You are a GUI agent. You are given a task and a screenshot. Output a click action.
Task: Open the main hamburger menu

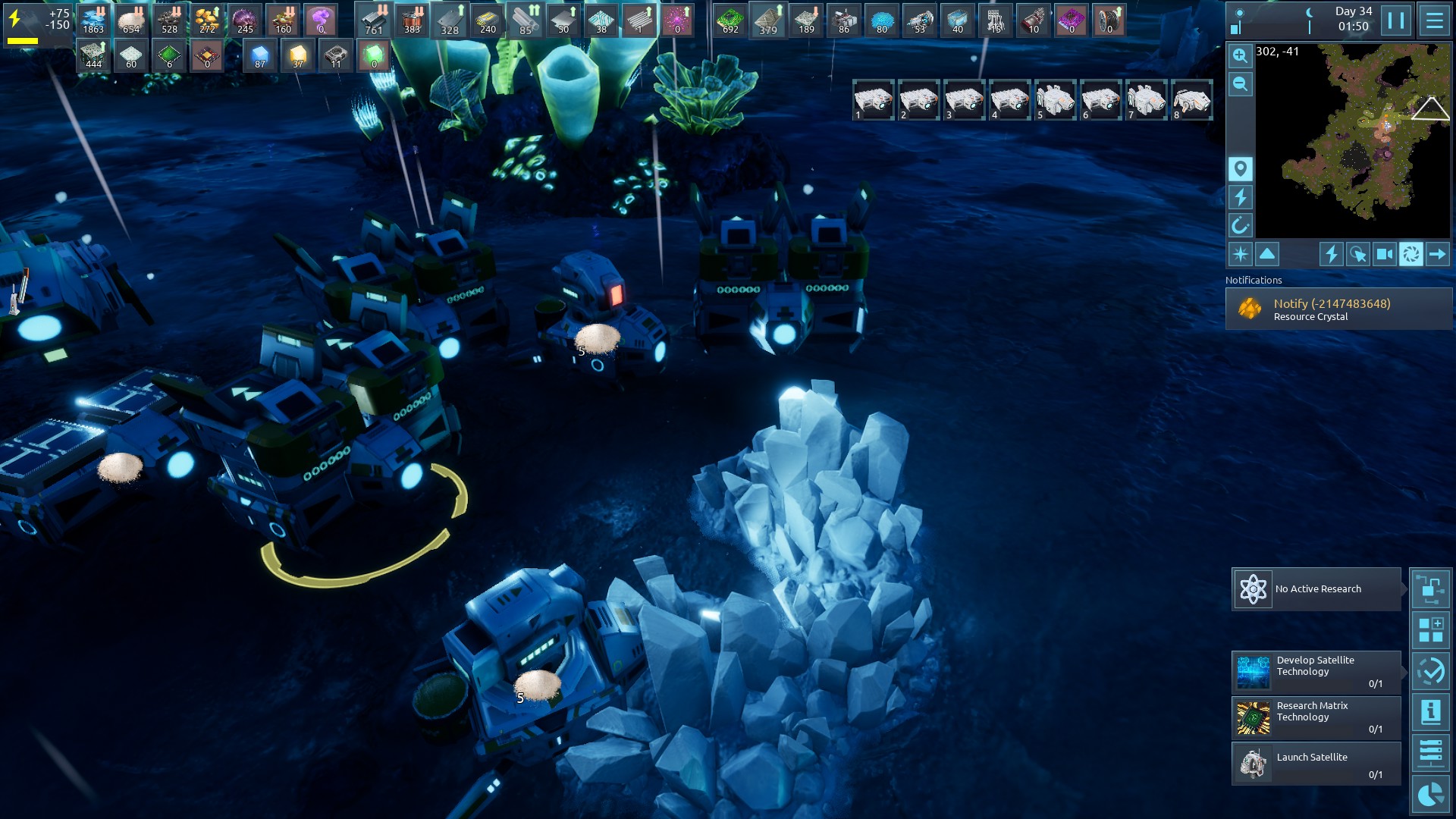(x=1434, y=20)
